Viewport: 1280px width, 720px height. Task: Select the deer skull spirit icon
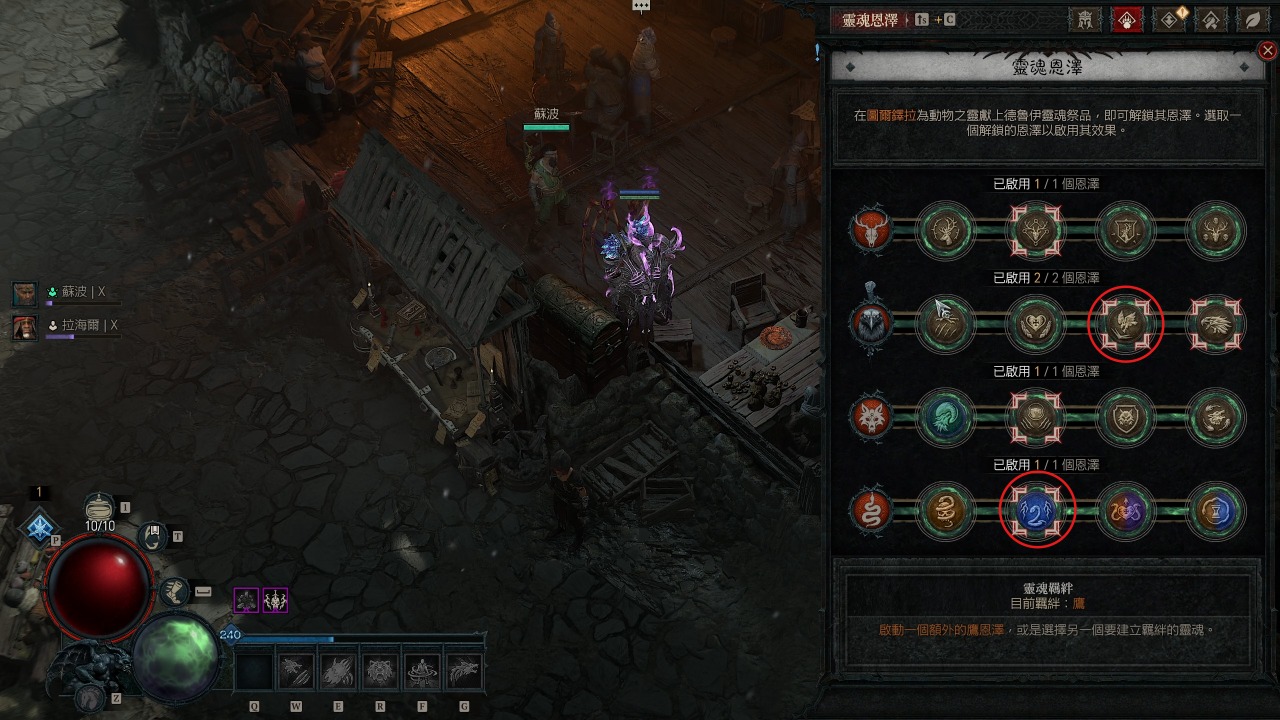tap(870, 230)
